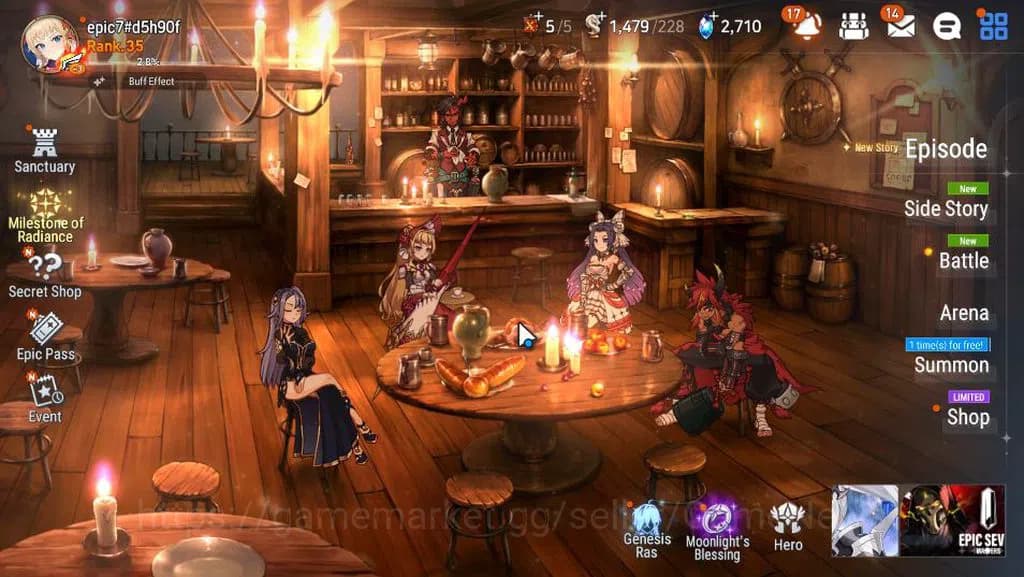Image resolution: width=1024 pixels, height=577 pixels.
Task: Expand the blue grid menu
Action: pos(993,26)
